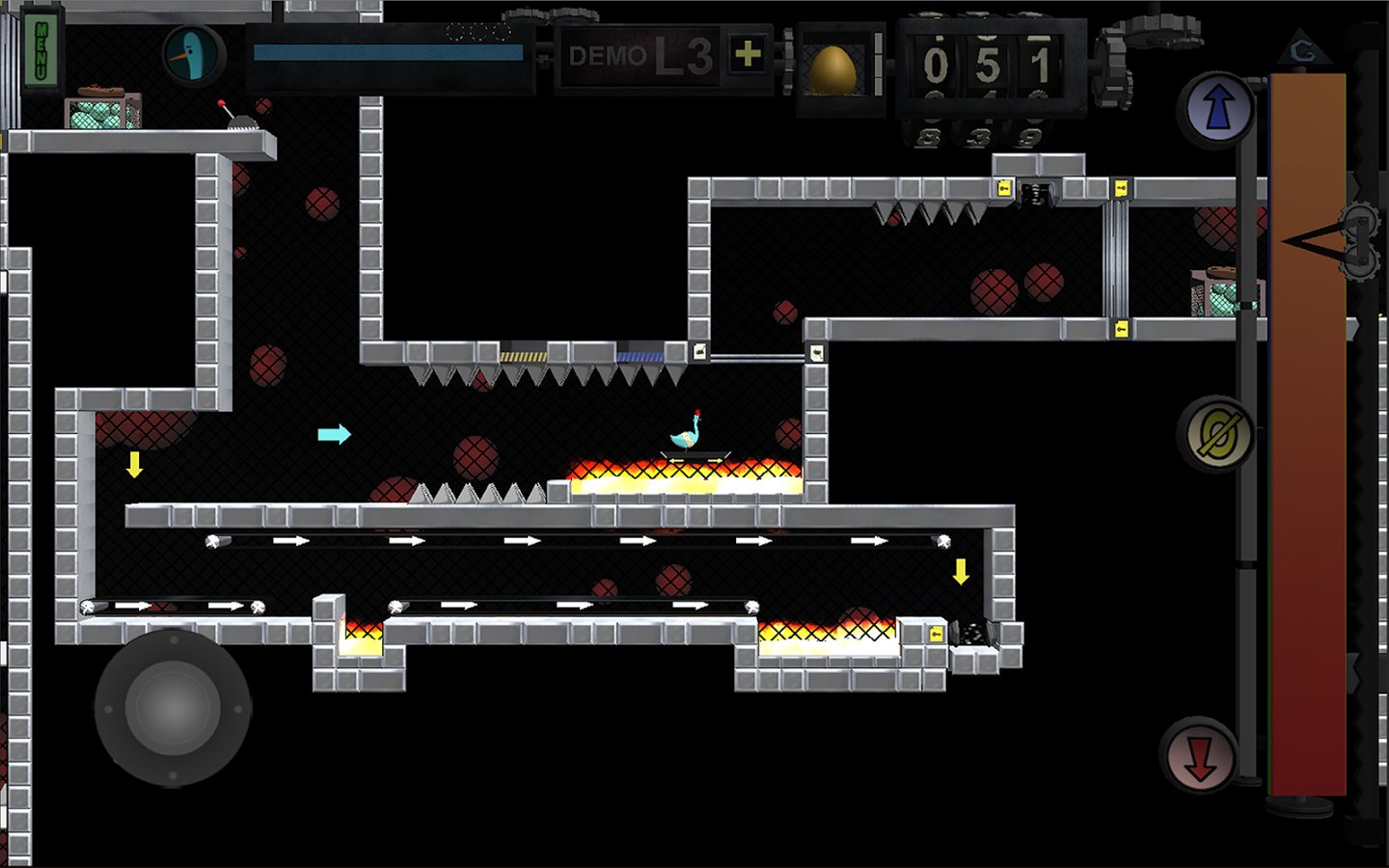Image resolution: width=1389 pixels, height=868 pixels.
Task: Select the bird portrait icon
Action: [192, 55]
